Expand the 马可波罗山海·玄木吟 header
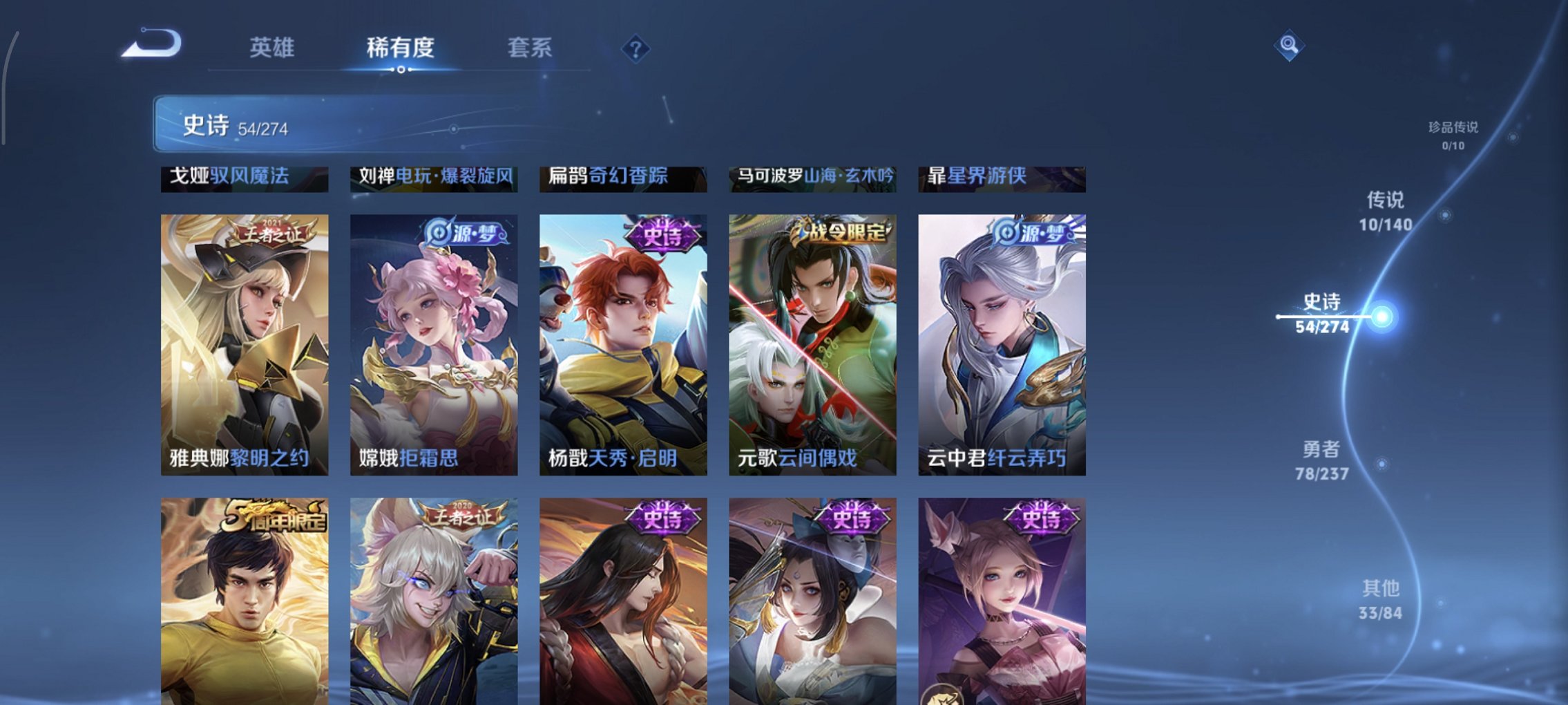1568x705 pixels. (812, 178)
